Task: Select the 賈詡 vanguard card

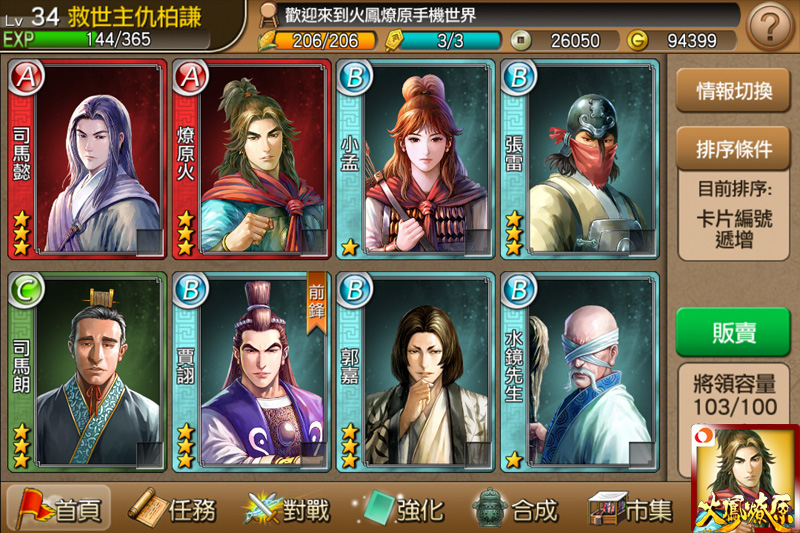Action: coord(251,372)
